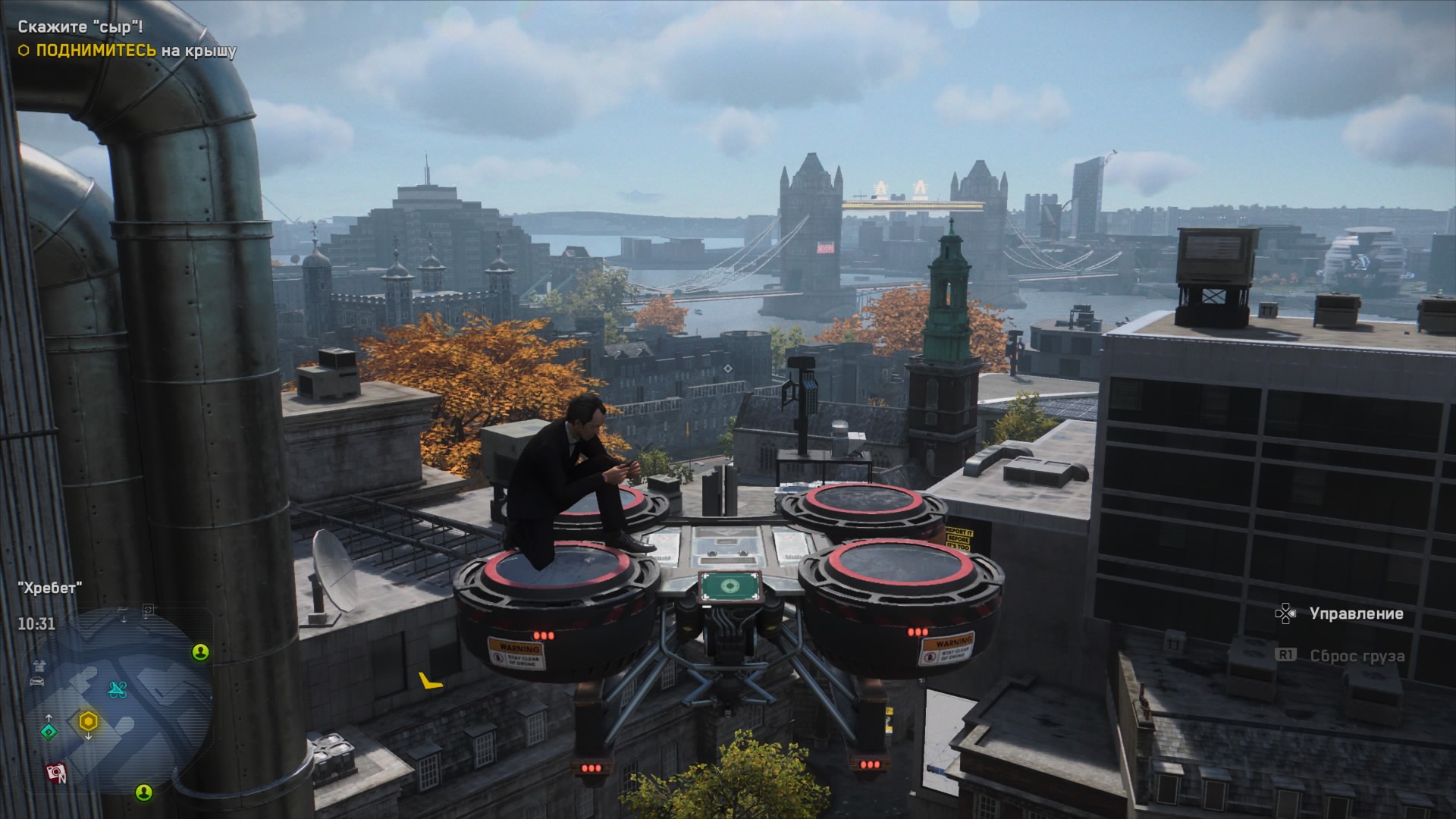Open the "Поднимитесь на крышу" objective tracker
Screen dimensions: 1456x819
point(127,51)
